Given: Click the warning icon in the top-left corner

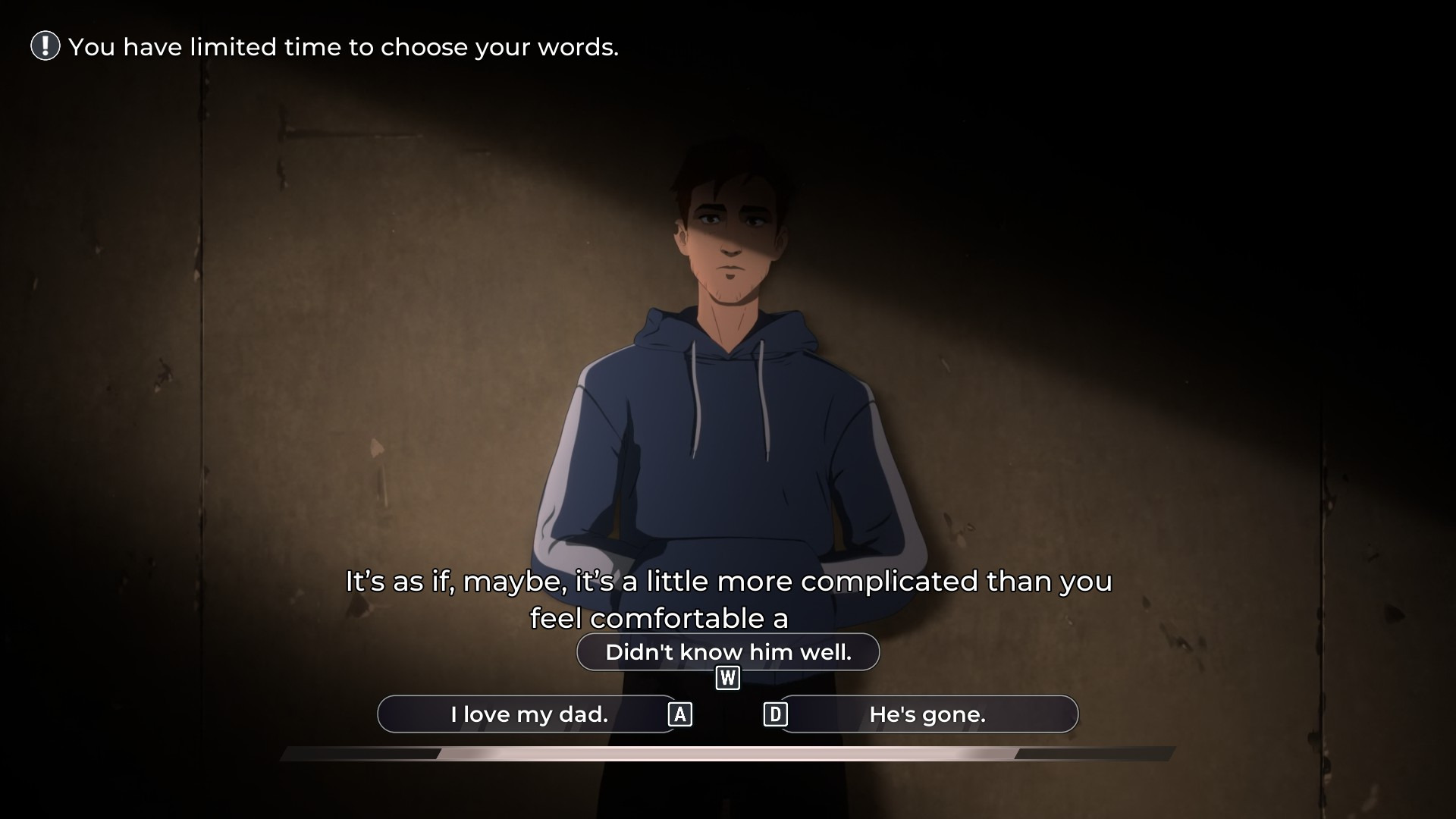Looking at the screenshot, I should [45, 47].
